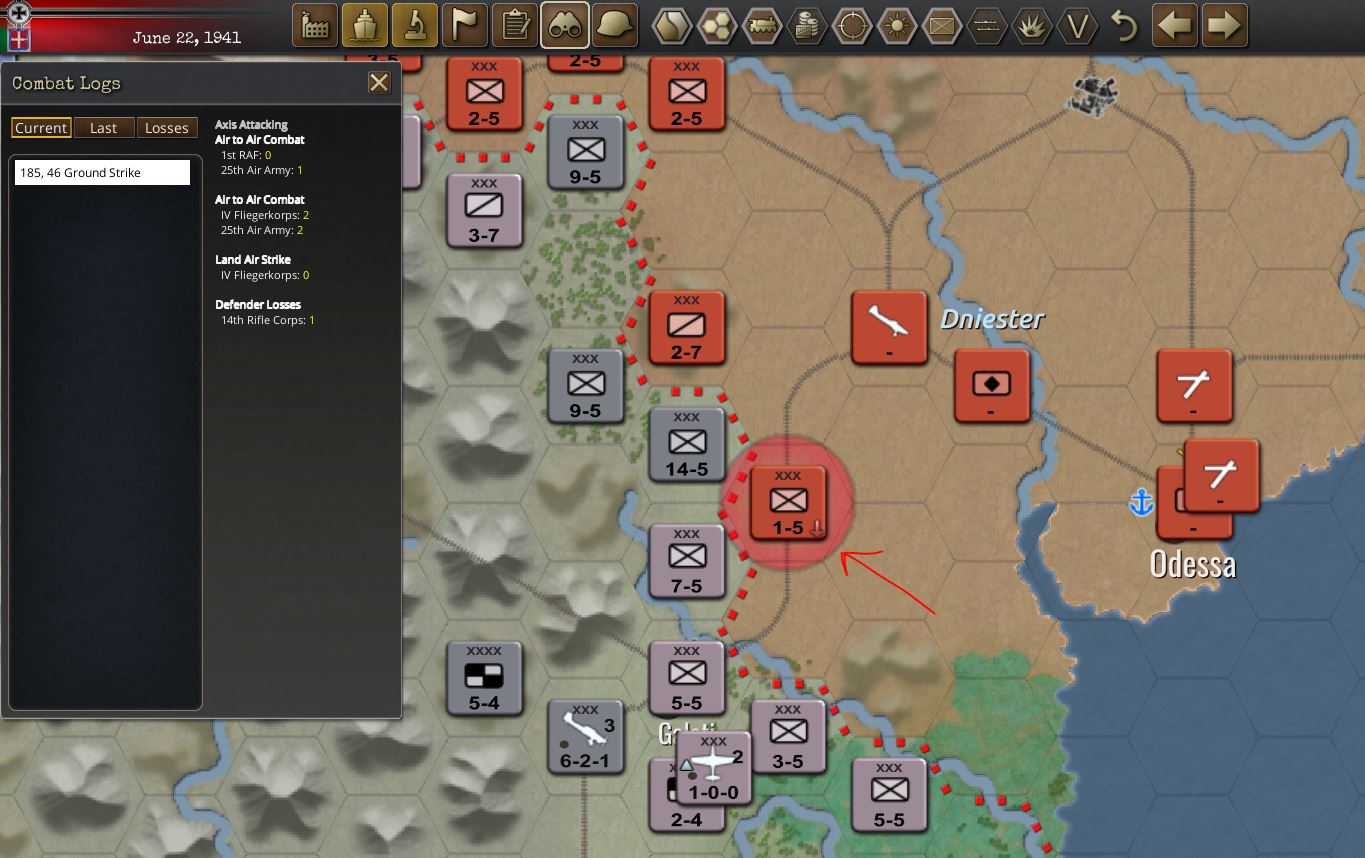Viewport: 1365px width, 858px height.
Task: Select the binoculars combat logs icon
Action: pos(565,25)
